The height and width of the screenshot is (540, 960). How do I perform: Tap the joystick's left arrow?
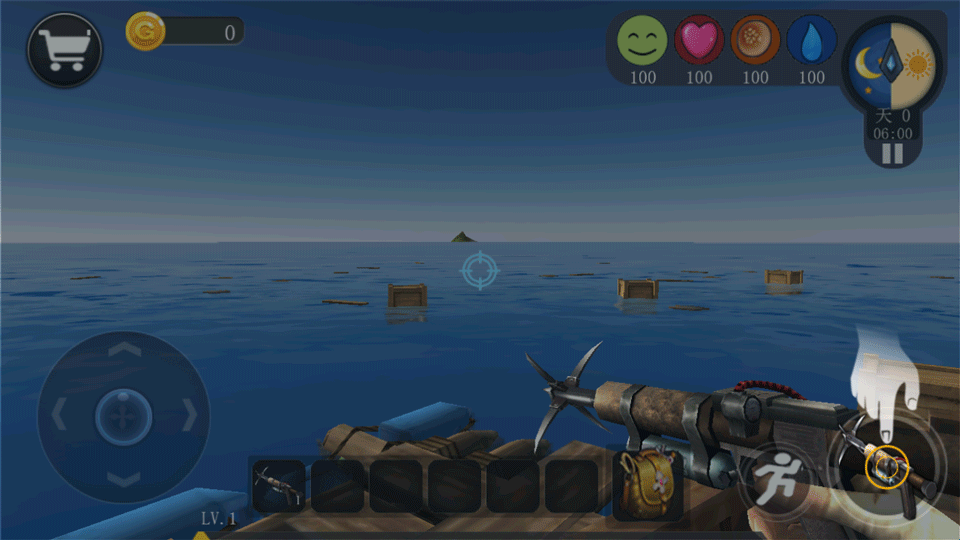[x=58, y=414]
